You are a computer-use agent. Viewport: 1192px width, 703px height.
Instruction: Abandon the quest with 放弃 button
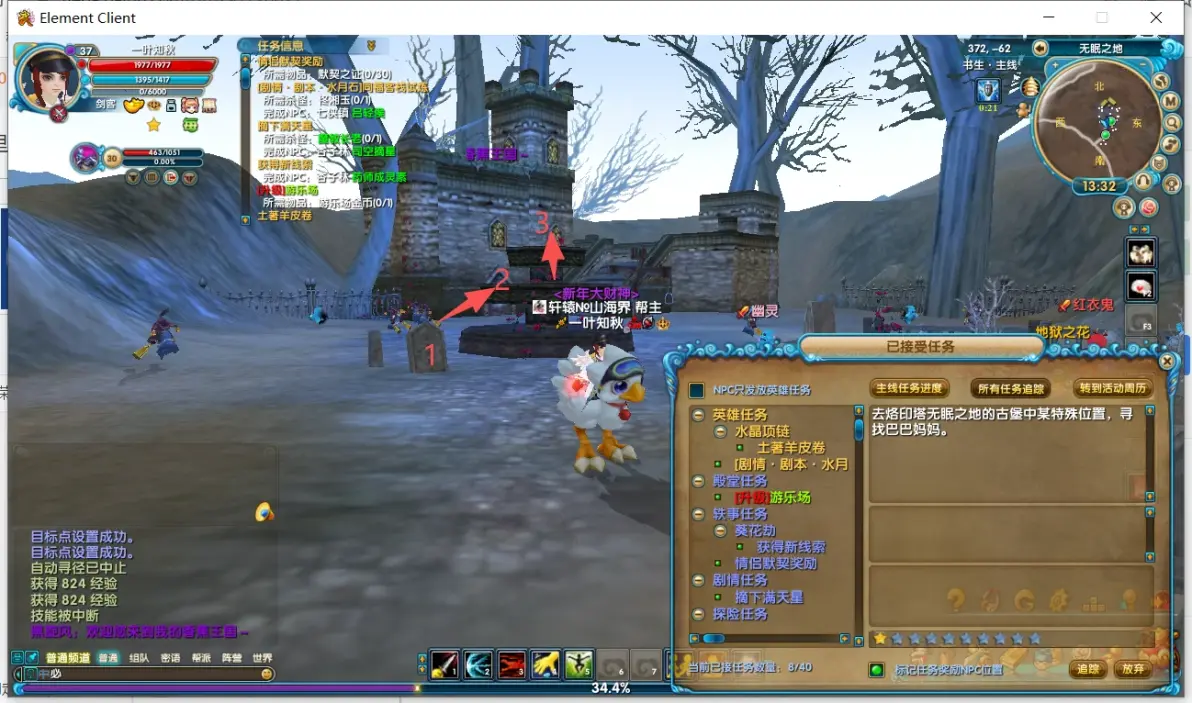[1132, 669]
